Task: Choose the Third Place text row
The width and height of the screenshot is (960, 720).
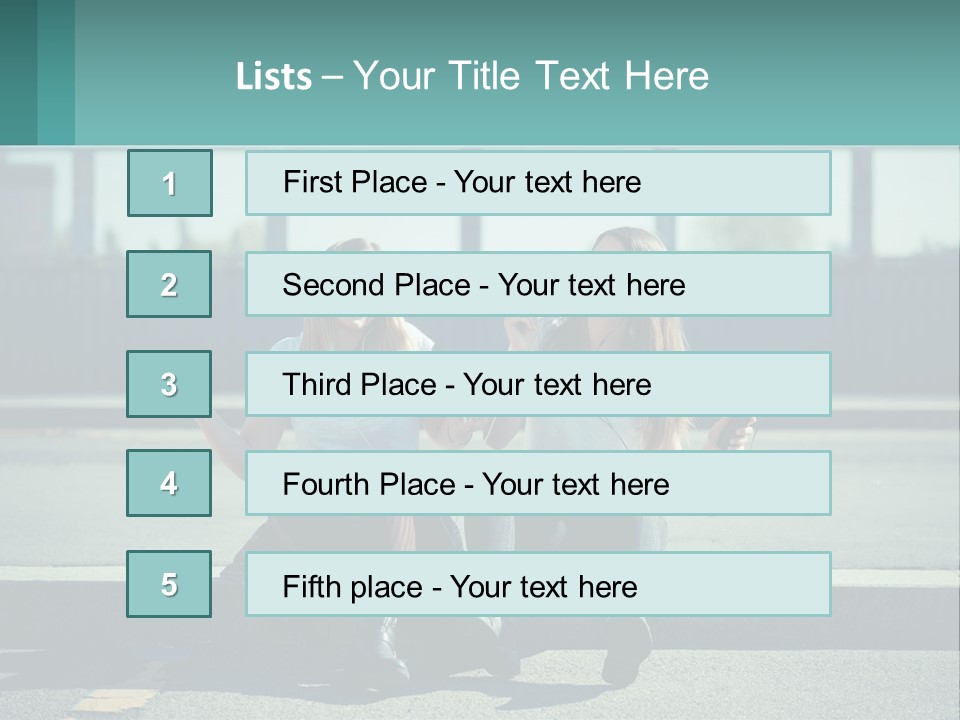Action: (538, 384)
